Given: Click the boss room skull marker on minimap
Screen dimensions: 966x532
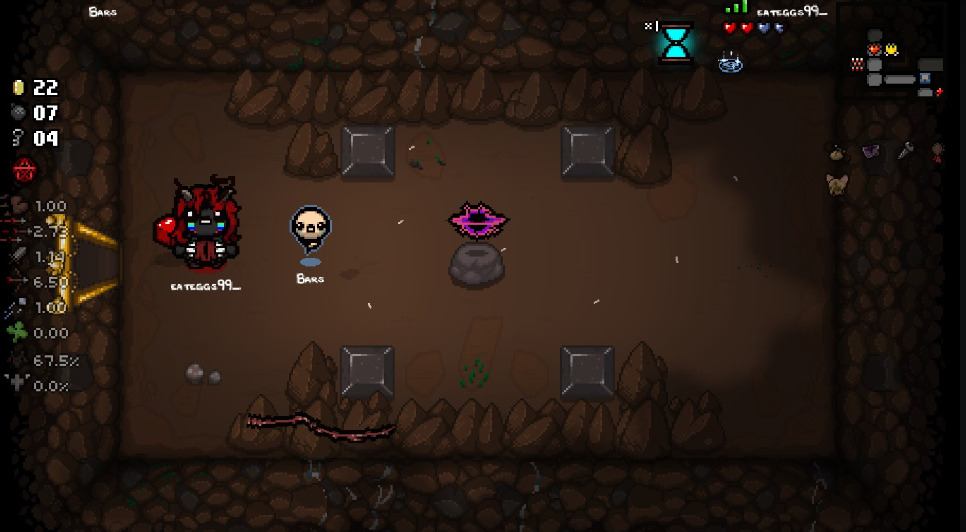Looking at the screenshot, I should coord(857,64).
